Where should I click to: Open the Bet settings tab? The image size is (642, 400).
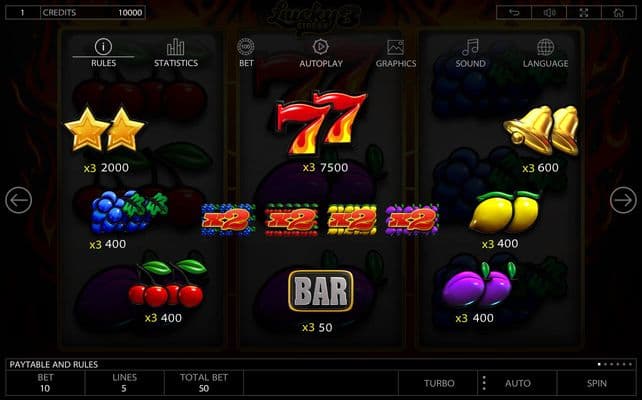click(246, 53)
